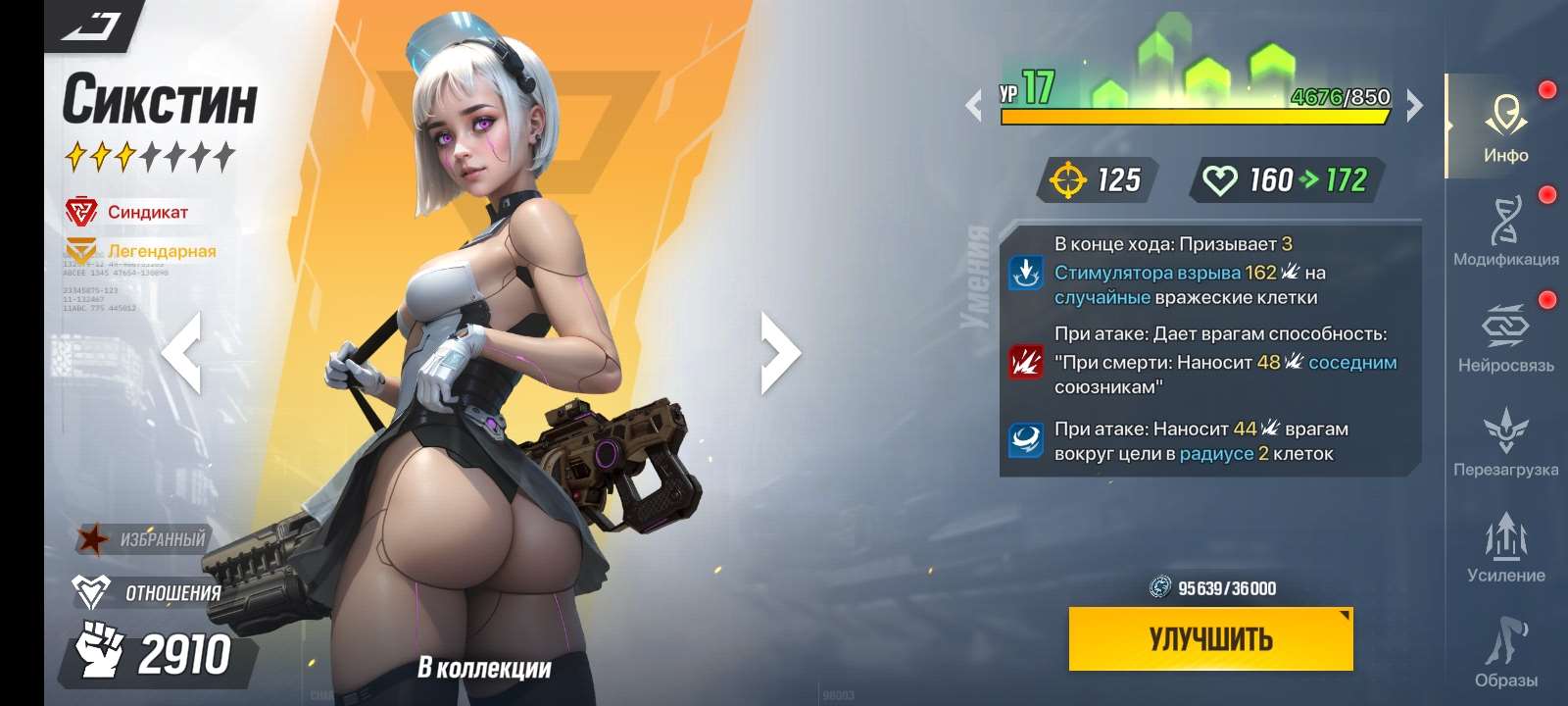Click the first skill icon with blue arrow
This screenshot has height=706, width=1568.
1025,271
